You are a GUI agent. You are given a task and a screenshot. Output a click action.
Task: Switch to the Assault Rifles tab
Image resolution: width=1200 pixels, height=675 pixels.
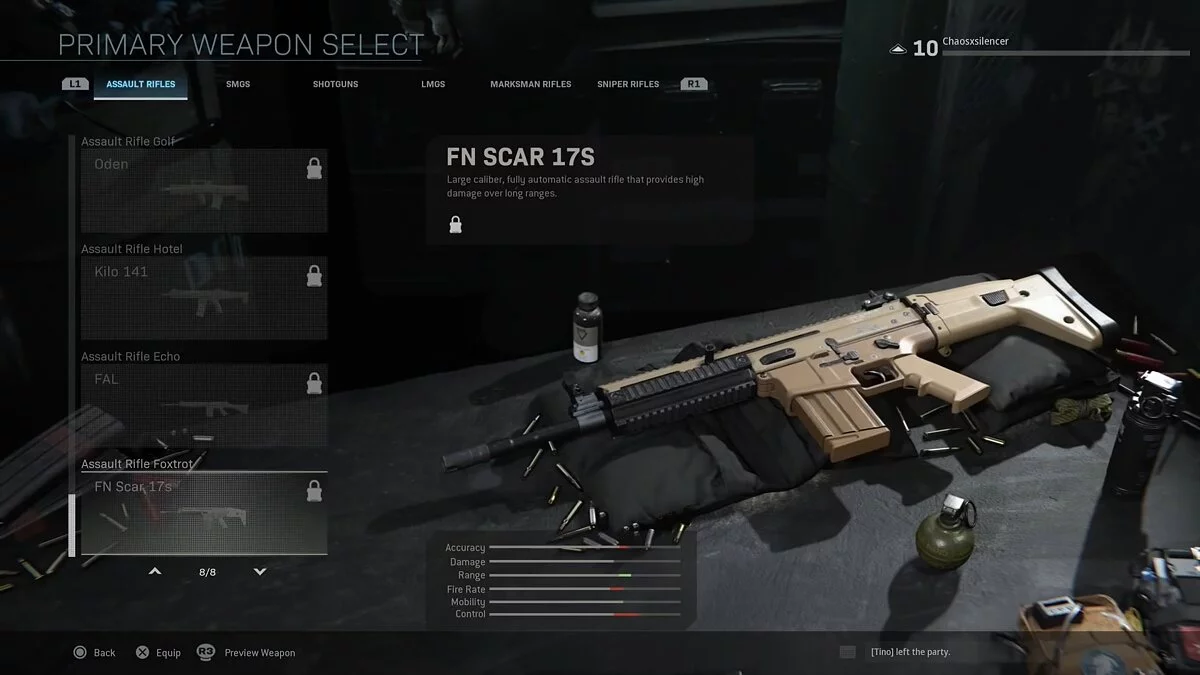[140, 84]
